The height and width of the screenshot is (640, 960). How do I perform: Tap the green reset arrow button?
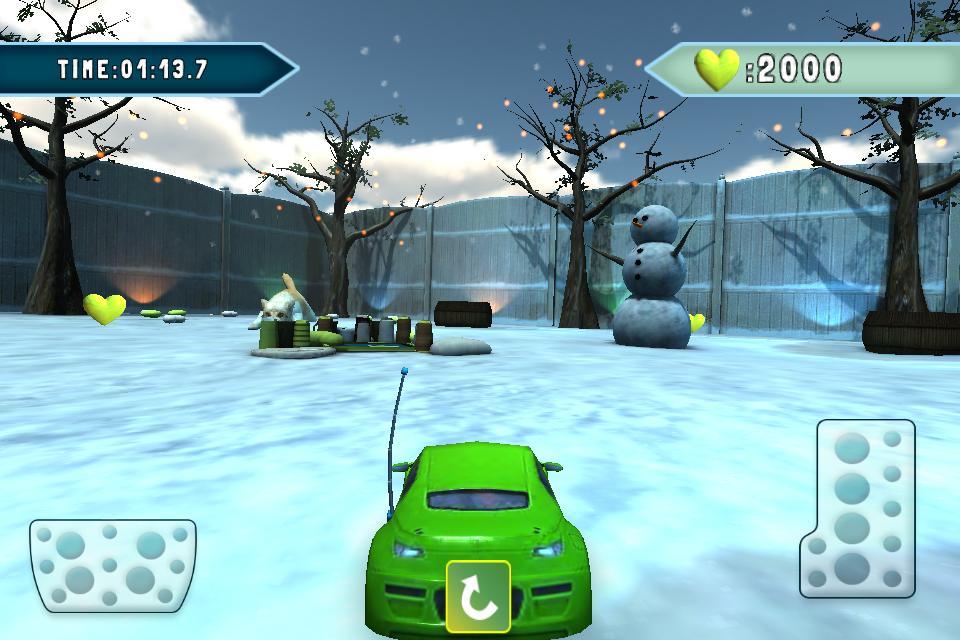click(x=478, y=596)
